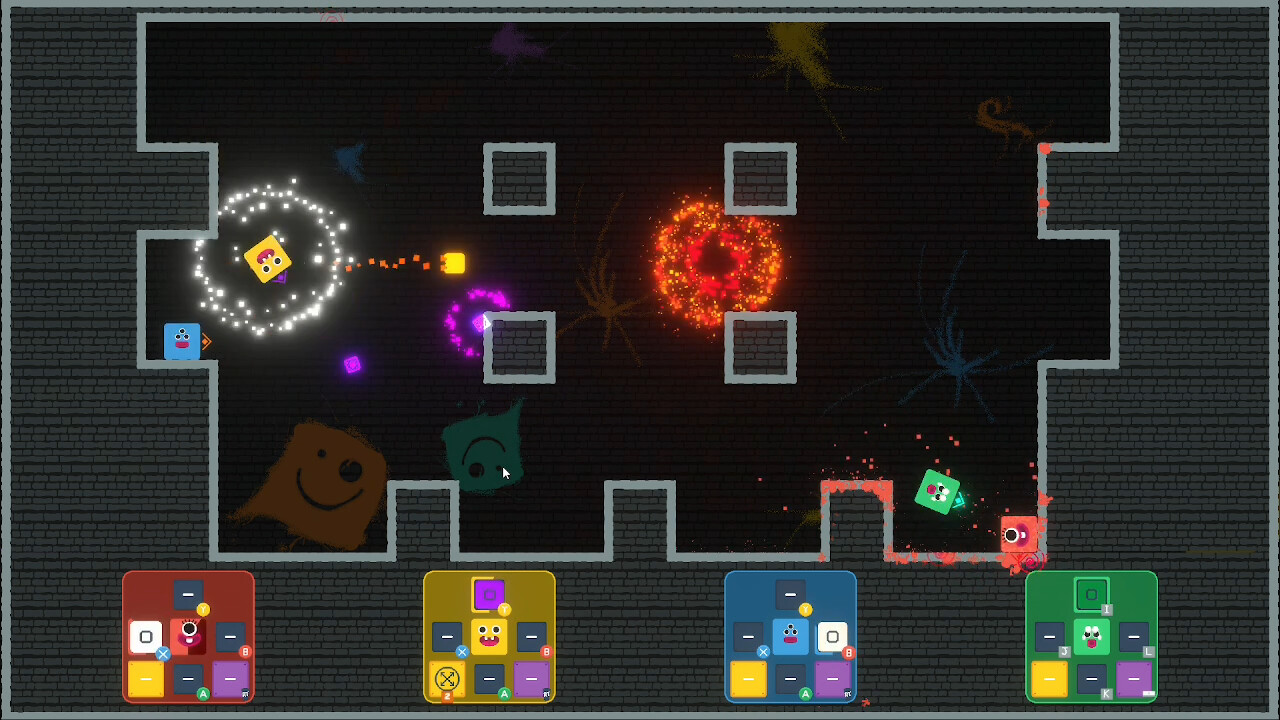Toggle the purple slot in the green panel
The image size is (1280, 720).
[x=1134, y=679]
